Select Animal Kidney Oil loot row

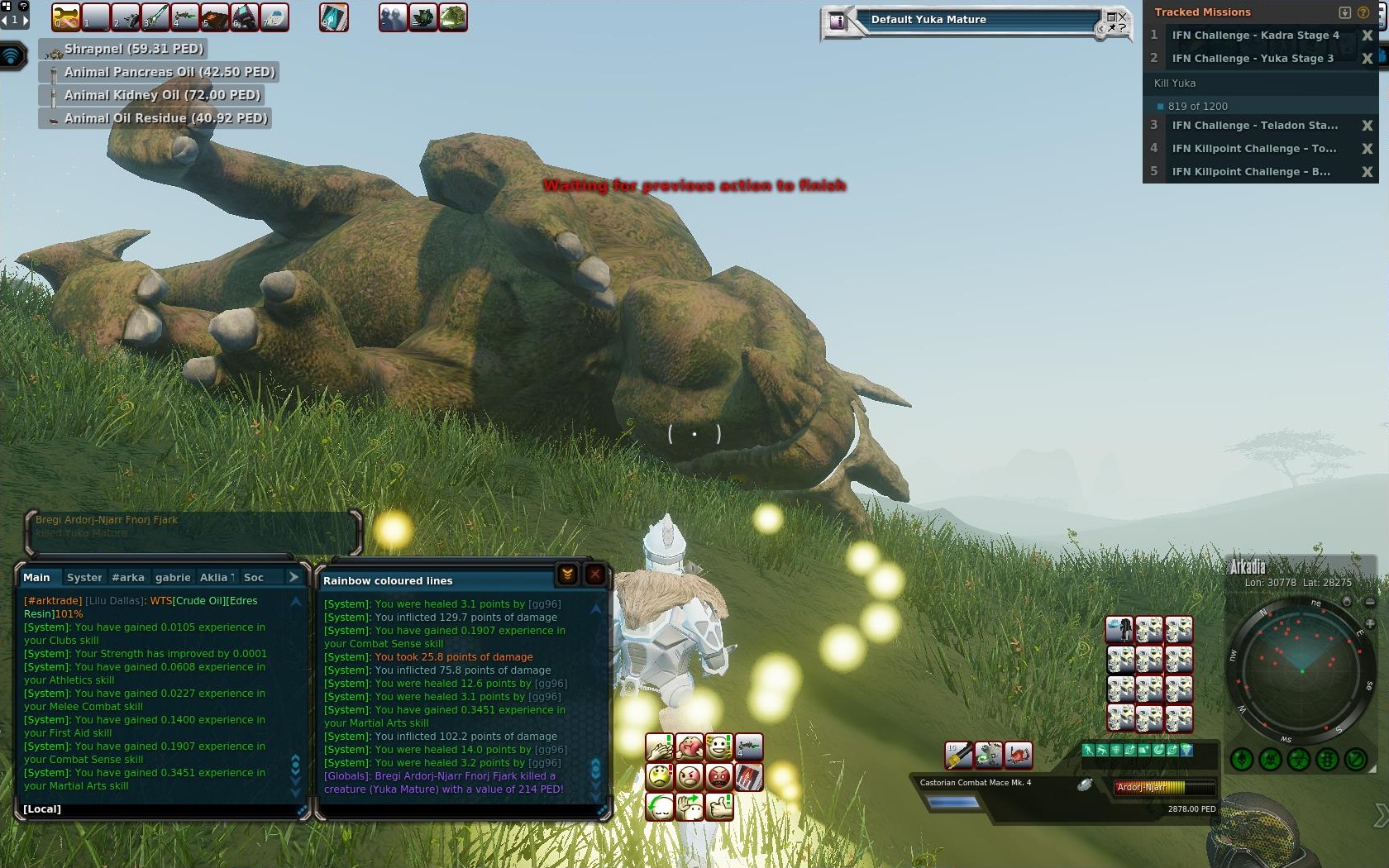tap(162, 96)
